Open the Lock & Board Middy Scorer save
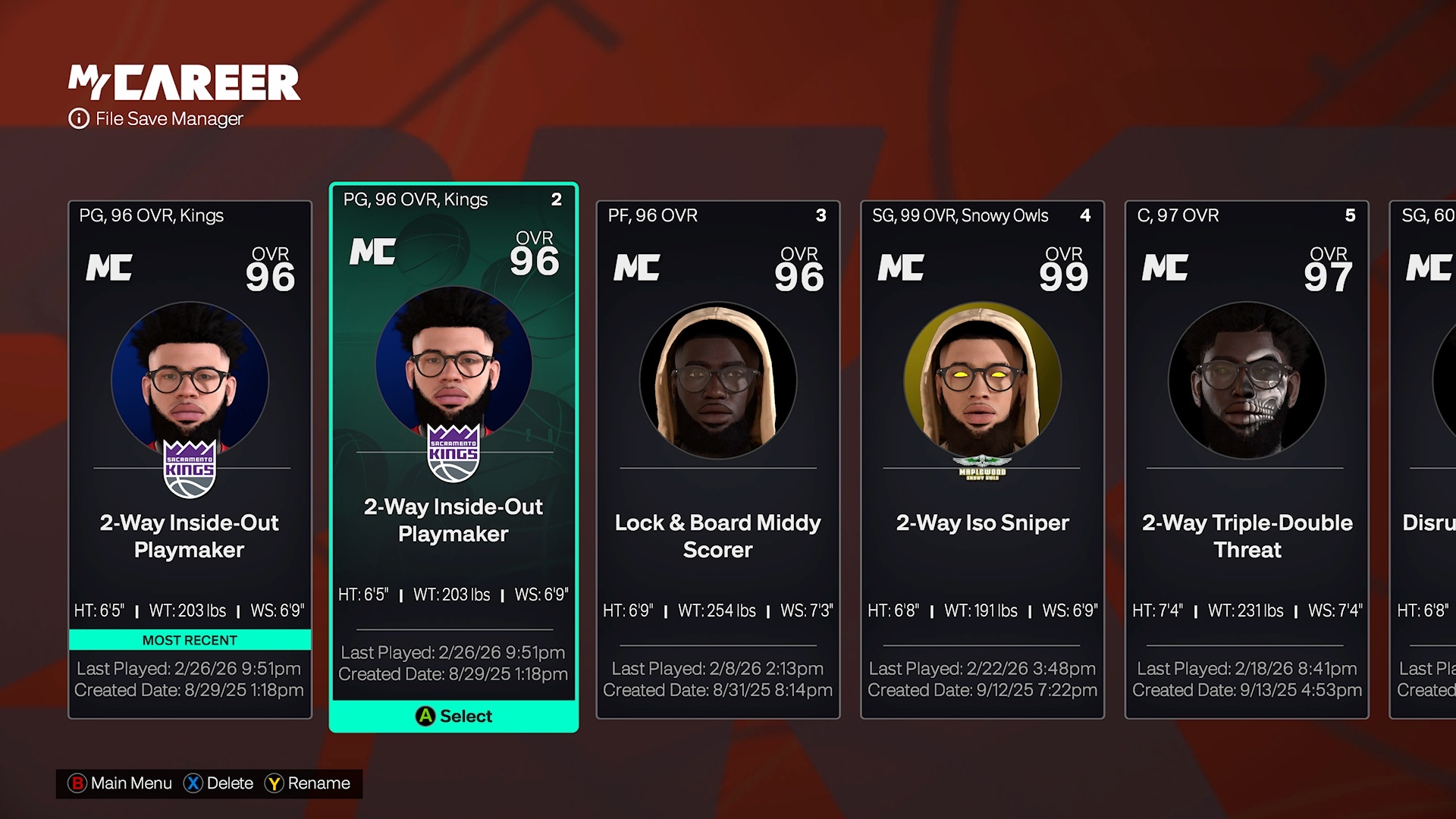1456x819 pixels. pos(717,455)
